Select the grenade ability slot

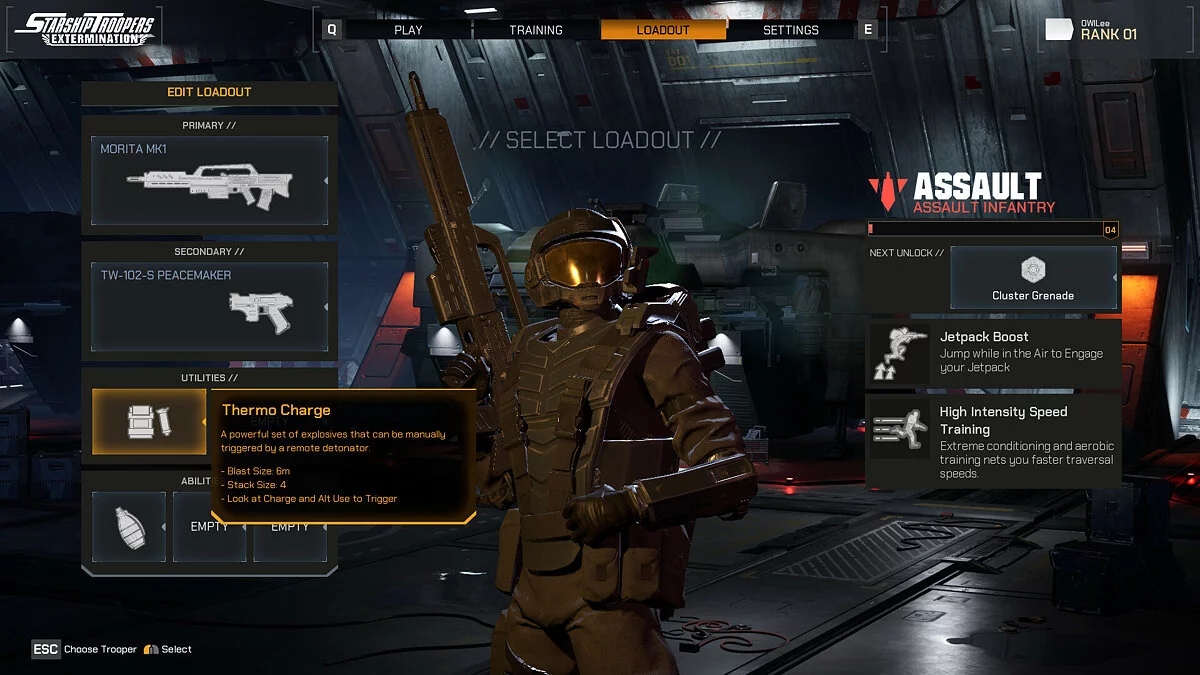[x=129, y=526]
